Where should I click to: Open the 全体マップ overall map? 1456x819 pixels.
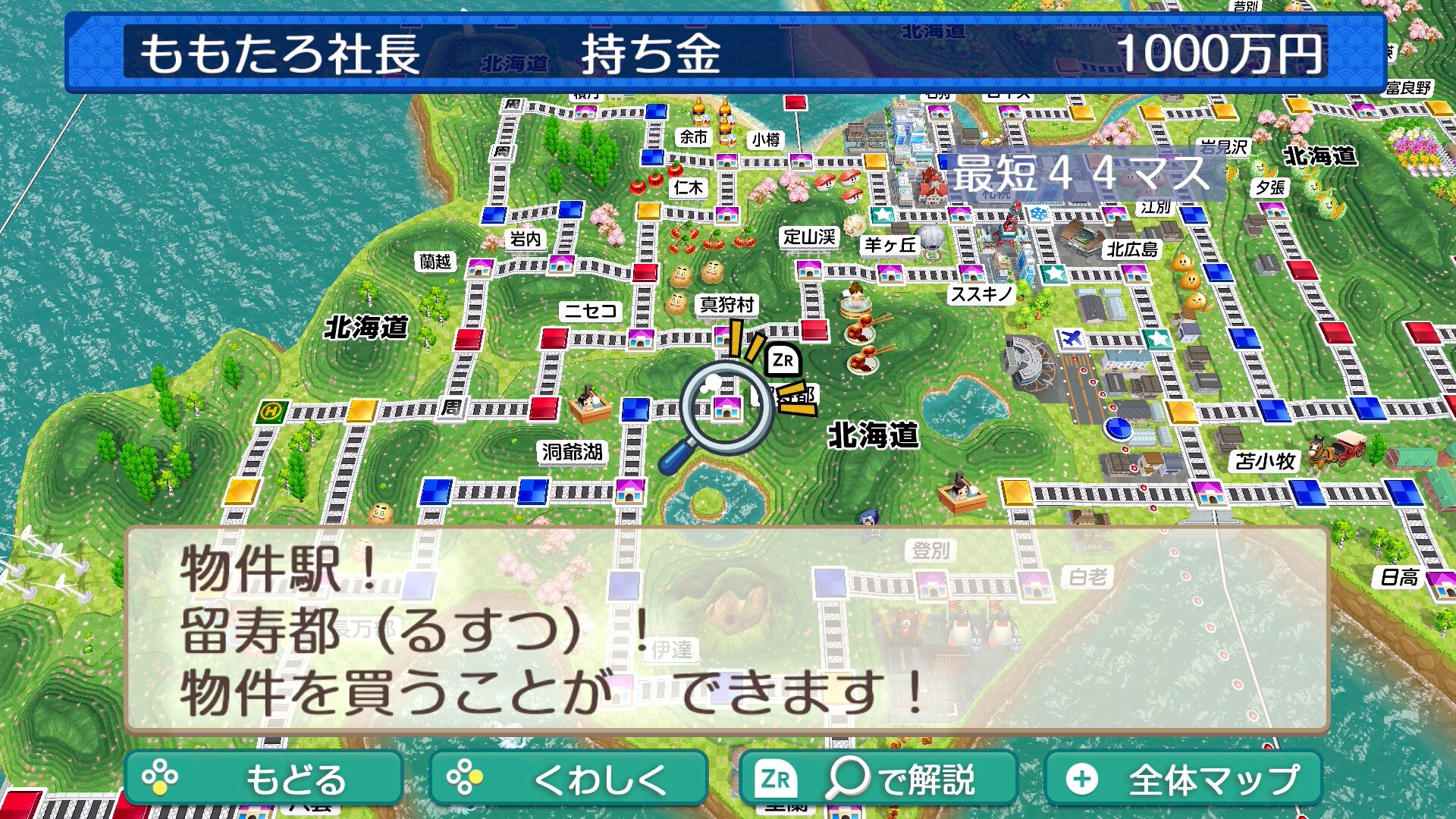[1183, 778]
